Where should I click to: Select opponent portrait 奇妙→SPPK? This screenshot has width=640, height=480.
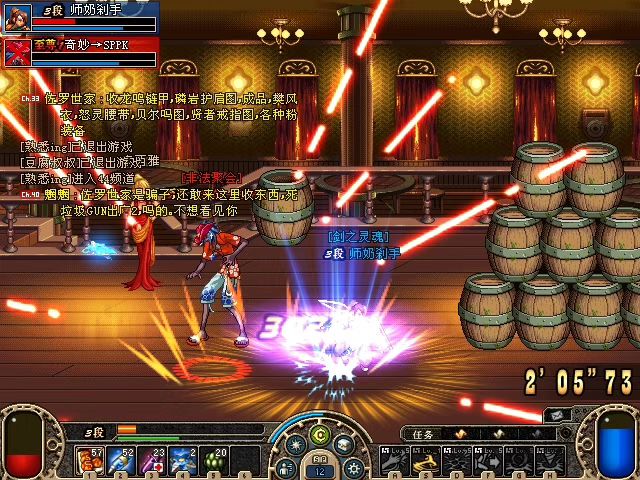17,50
